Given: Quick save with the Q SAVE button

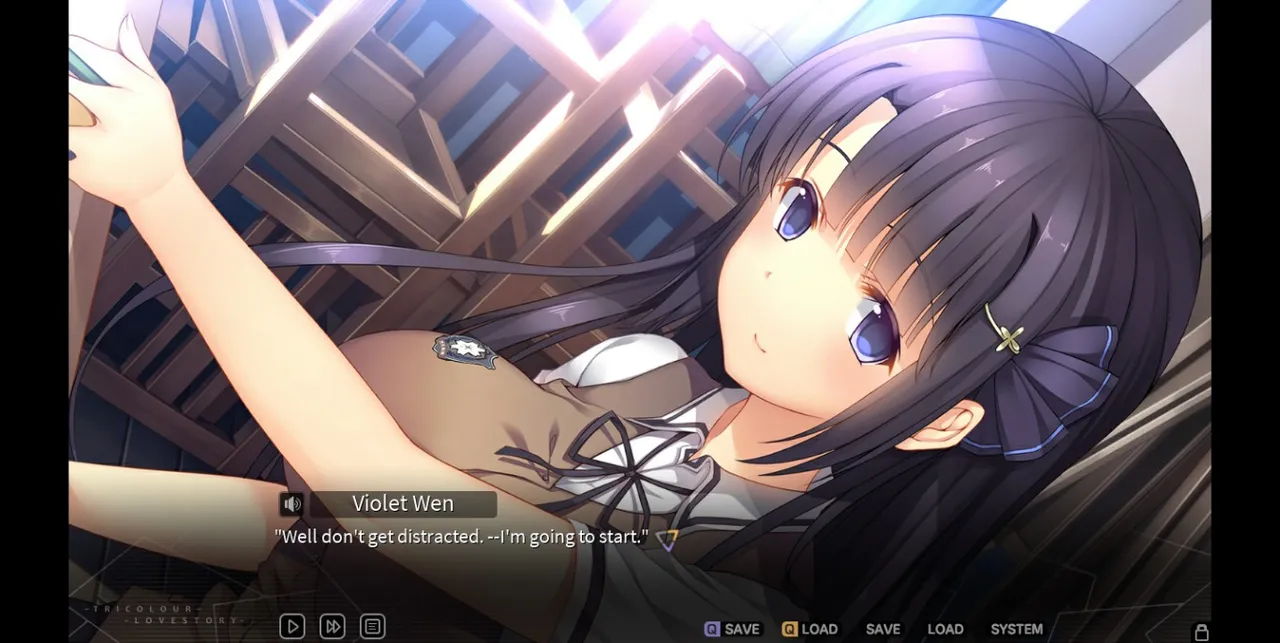Looking at the screenshot, I should [732, 629].
